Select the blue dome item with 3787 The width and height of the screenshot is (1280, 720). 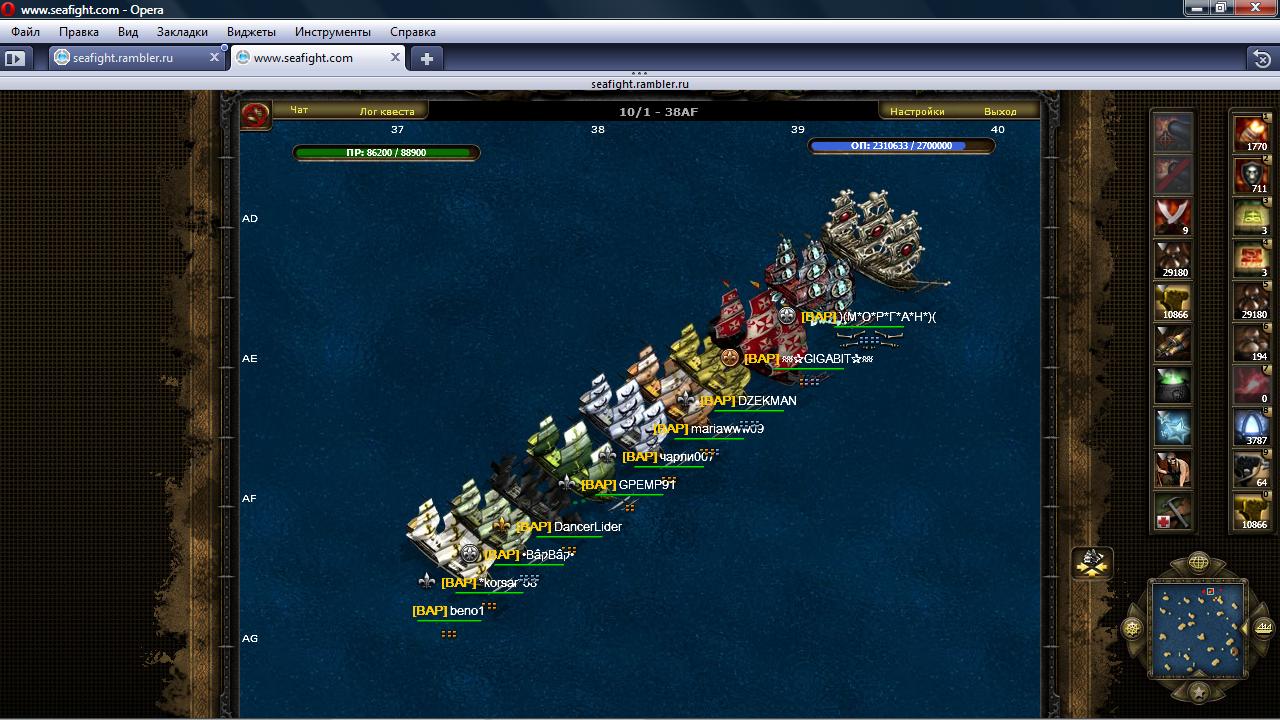[1251, 427]
